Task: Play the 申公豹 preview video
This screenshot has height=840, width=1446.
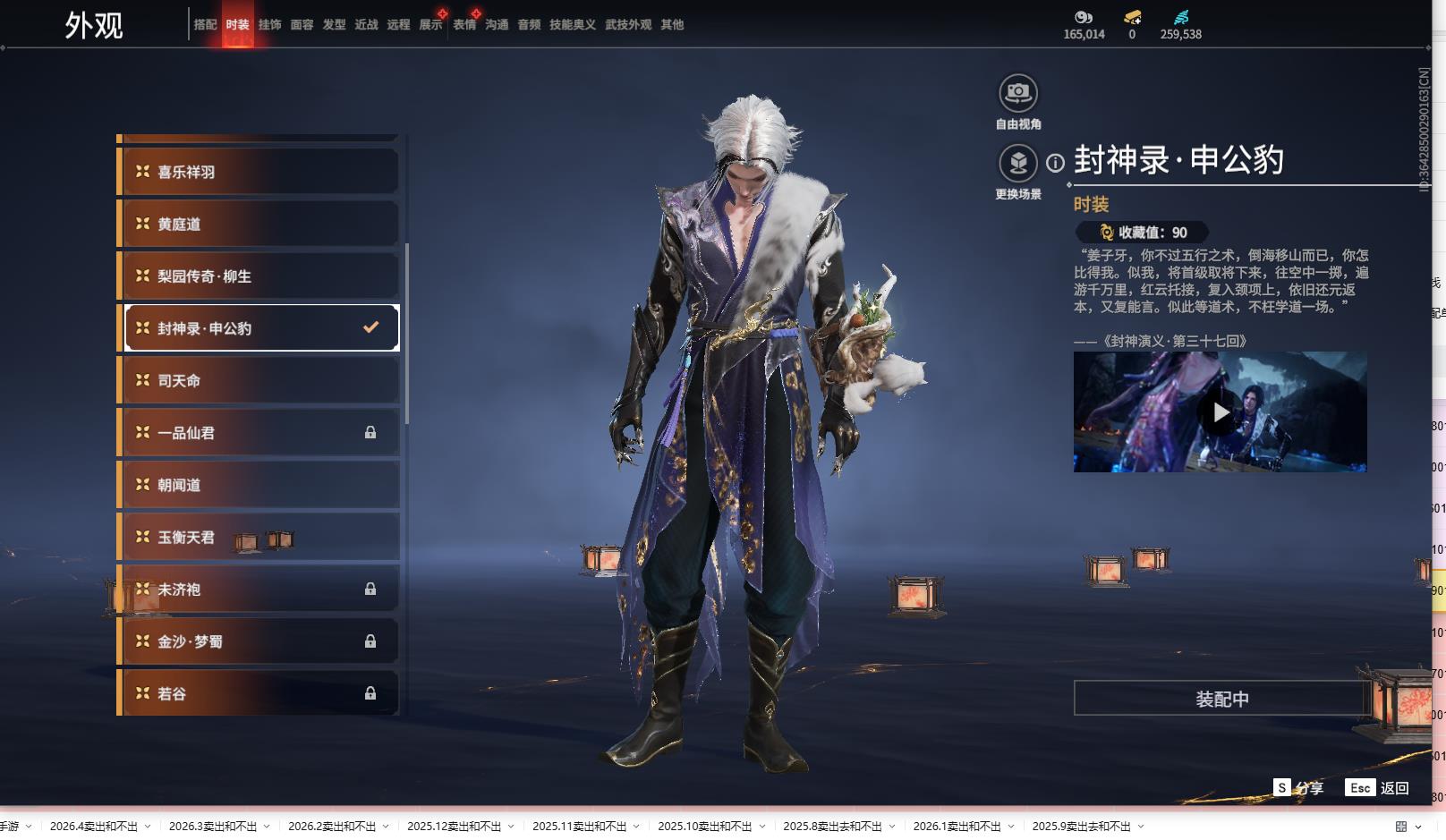Action: 1220,412
